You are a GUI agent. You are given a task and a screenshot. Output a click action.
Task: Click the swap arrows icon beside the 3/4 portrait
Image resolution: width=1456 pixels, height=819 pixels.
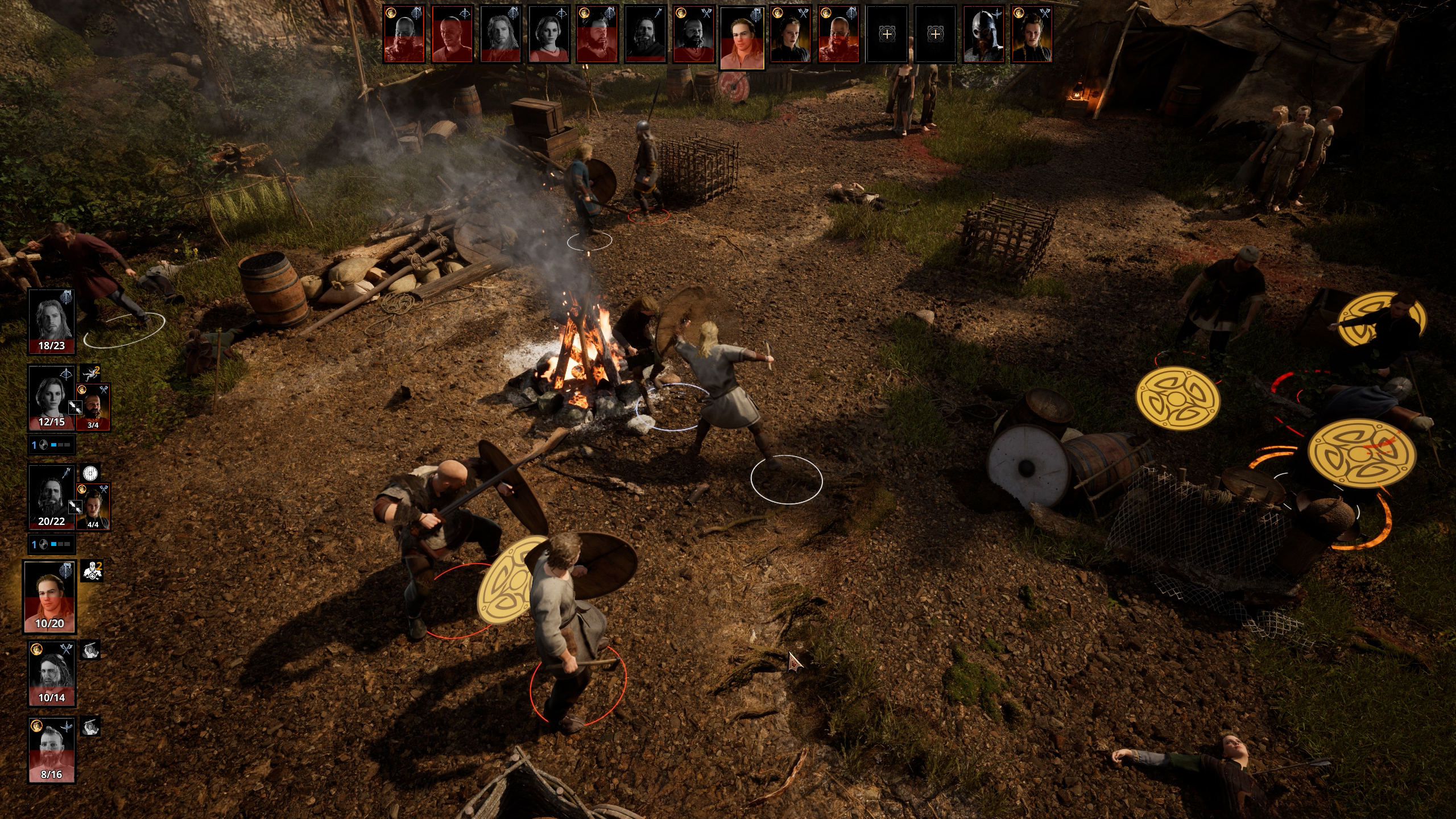point(75,407)
